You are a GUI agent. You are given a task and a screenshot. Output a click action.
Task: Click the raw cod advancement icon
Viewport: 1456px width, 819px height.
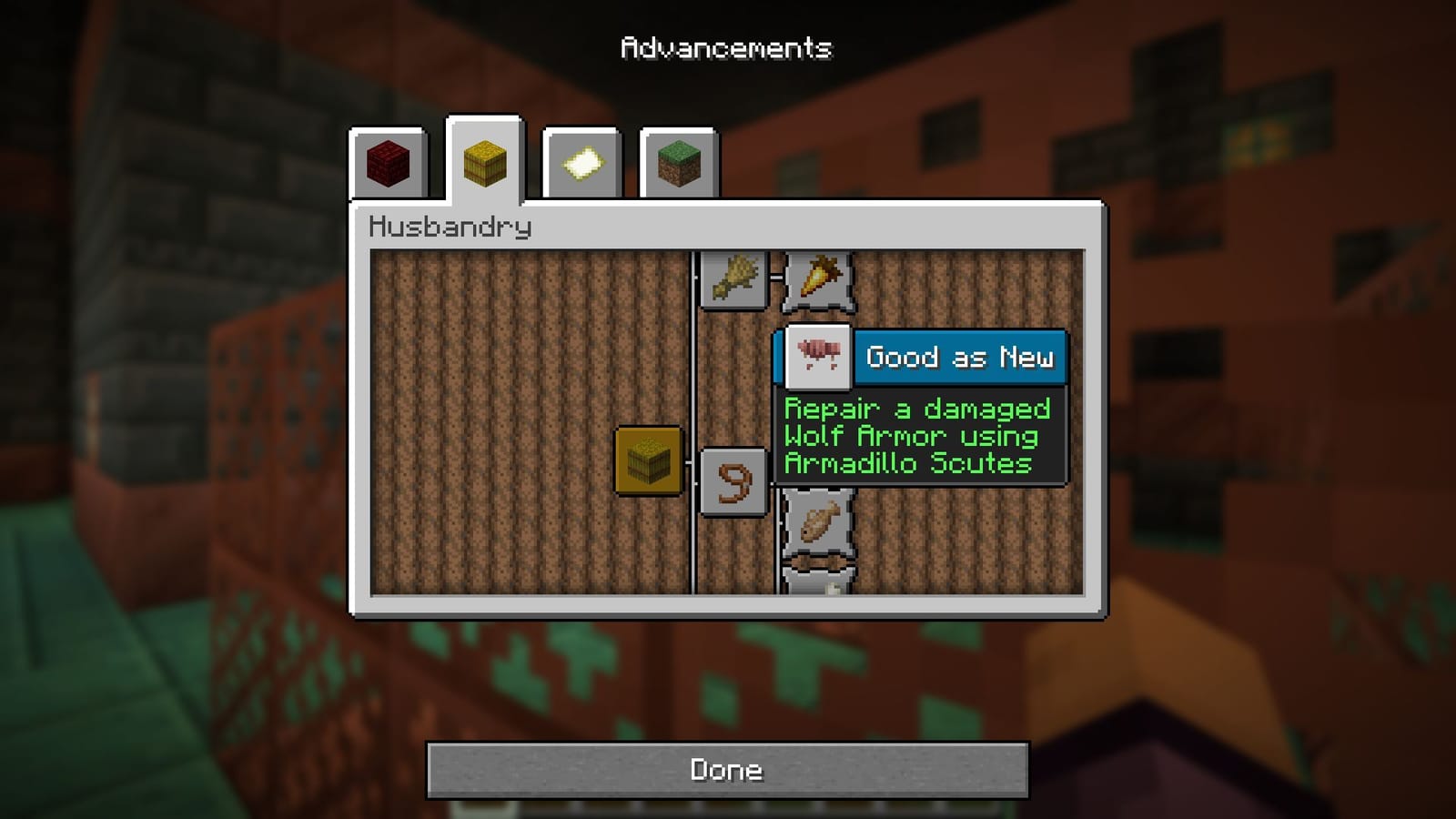pos(816,521)
